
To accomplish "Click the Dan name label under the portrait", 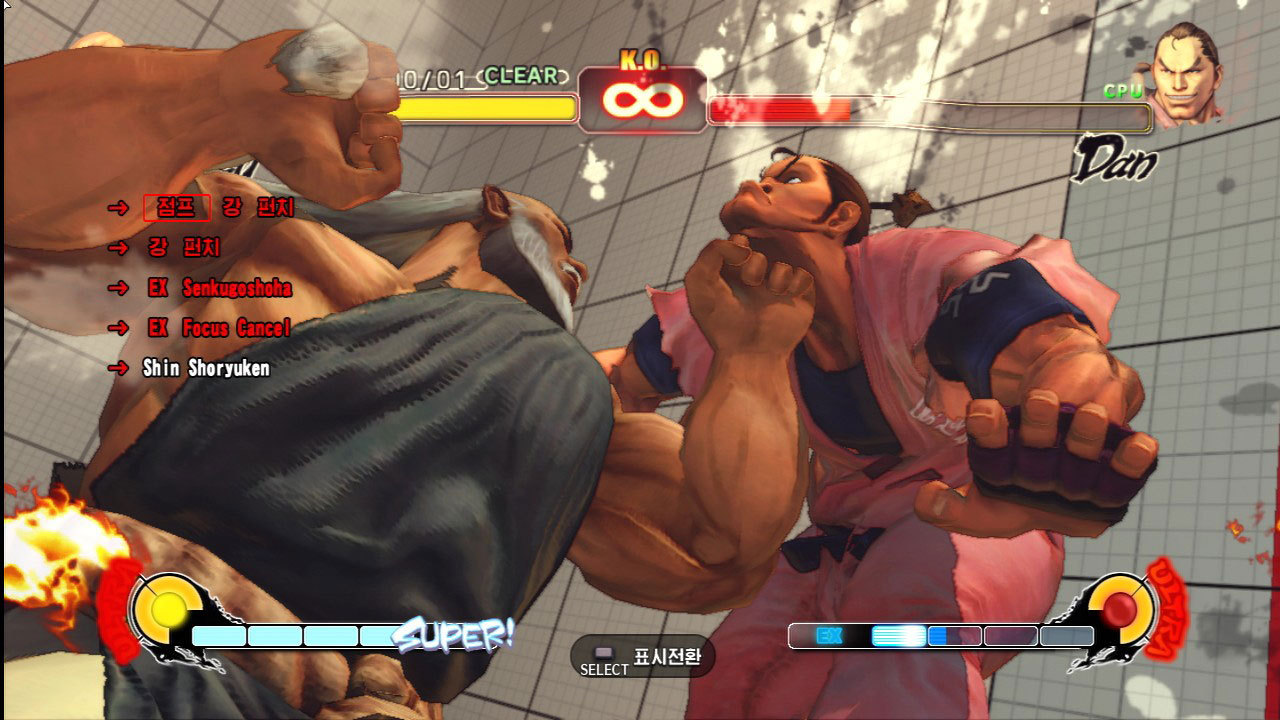I will pyautogui.click(x=1114, y=160).
